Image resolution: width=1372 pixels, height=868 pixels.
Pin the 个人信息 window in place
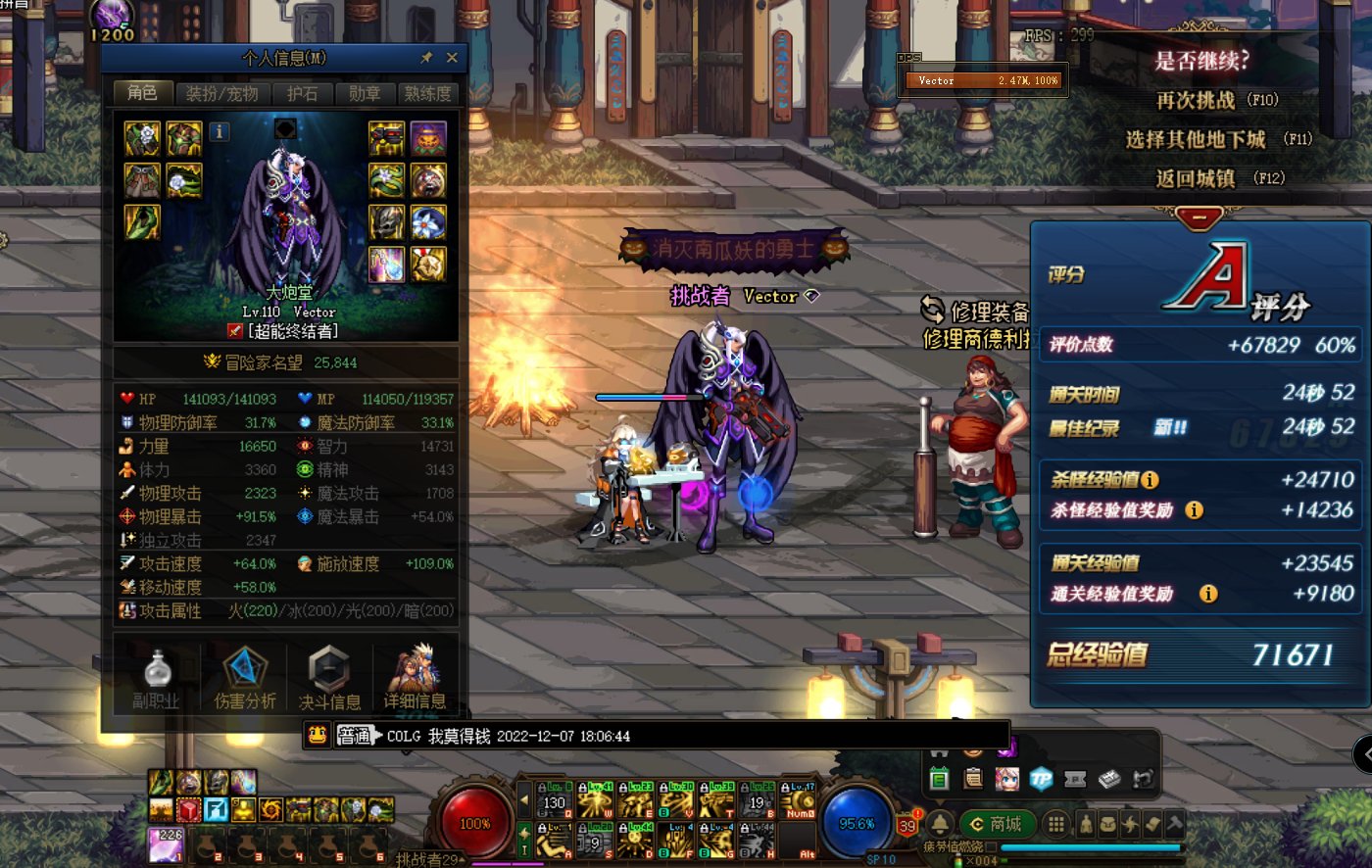[426, 58]
